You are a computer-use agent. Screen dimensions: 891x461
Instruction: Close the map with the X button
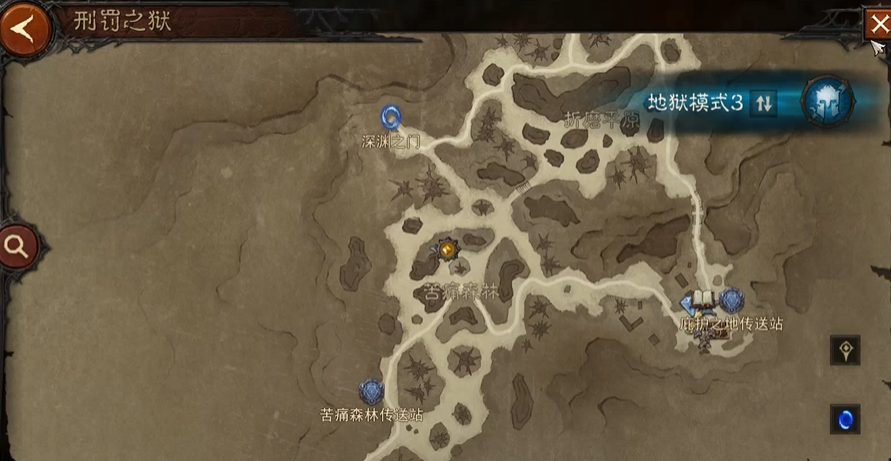pos(874,24)
